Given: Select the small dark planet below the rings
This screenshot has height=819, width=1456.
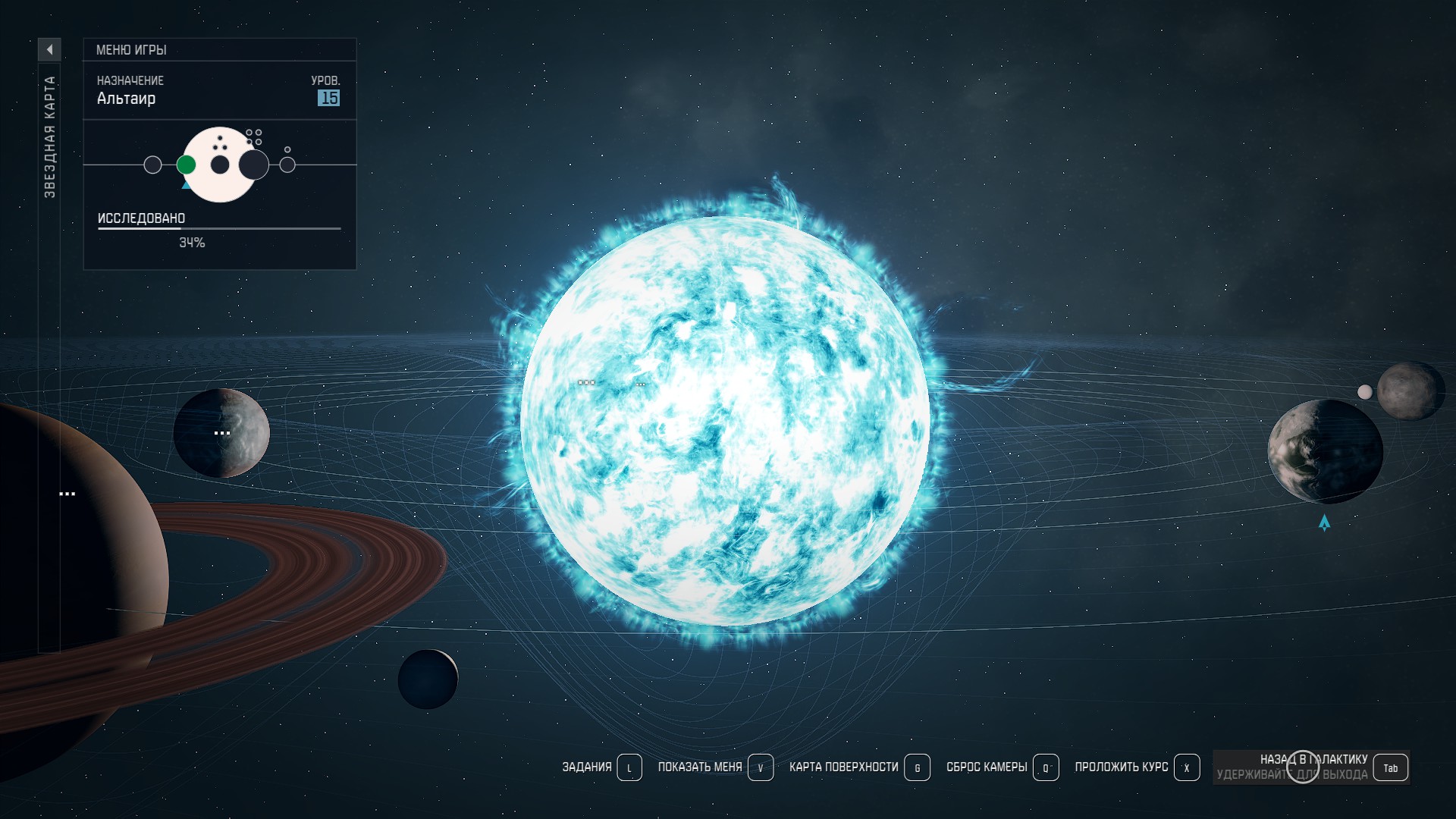Looking at the screenshot, I should tap(428, 679).
